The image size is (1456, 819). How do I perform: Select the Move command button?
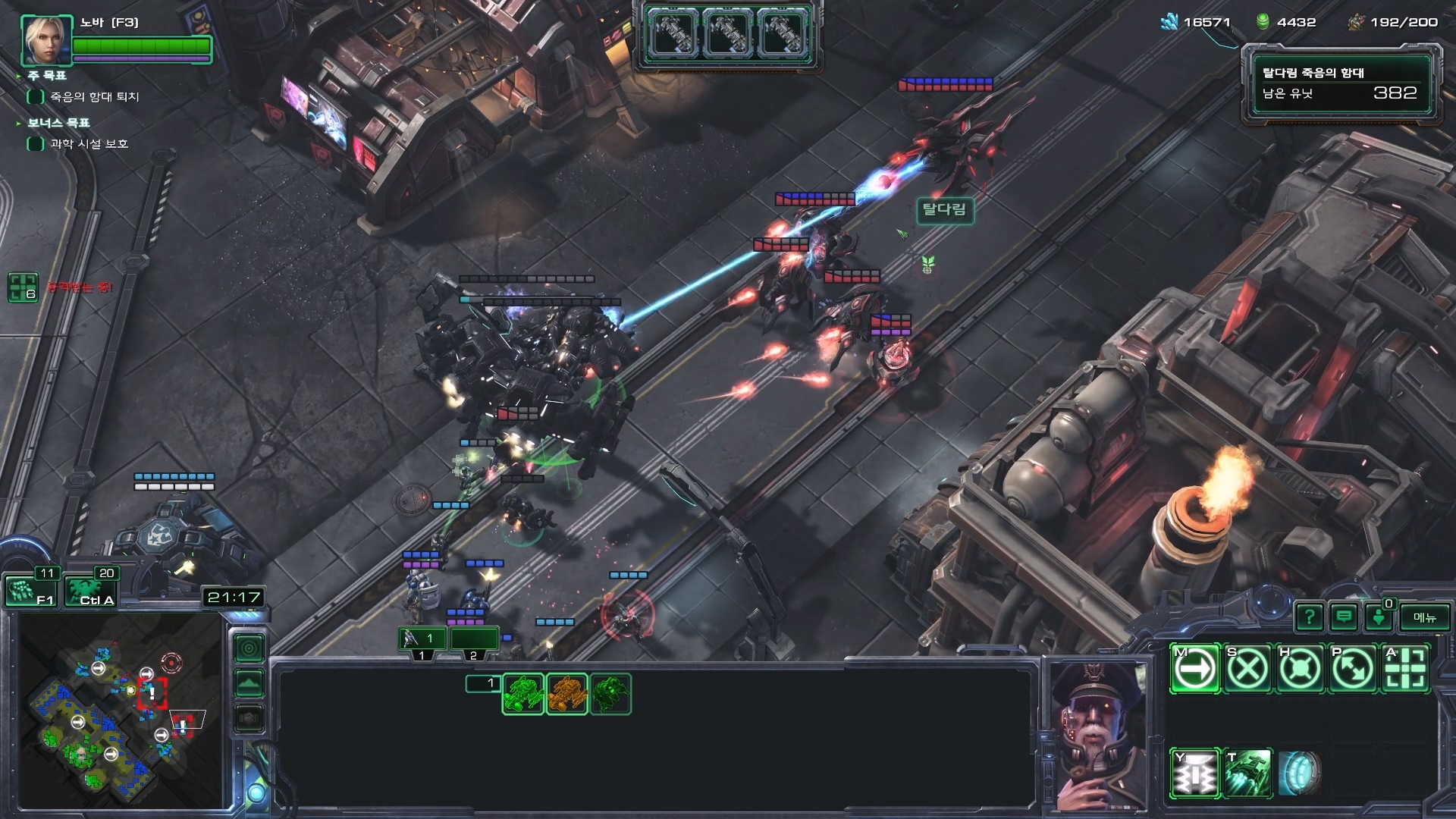pyautogui.click(x=1195, y=669)
